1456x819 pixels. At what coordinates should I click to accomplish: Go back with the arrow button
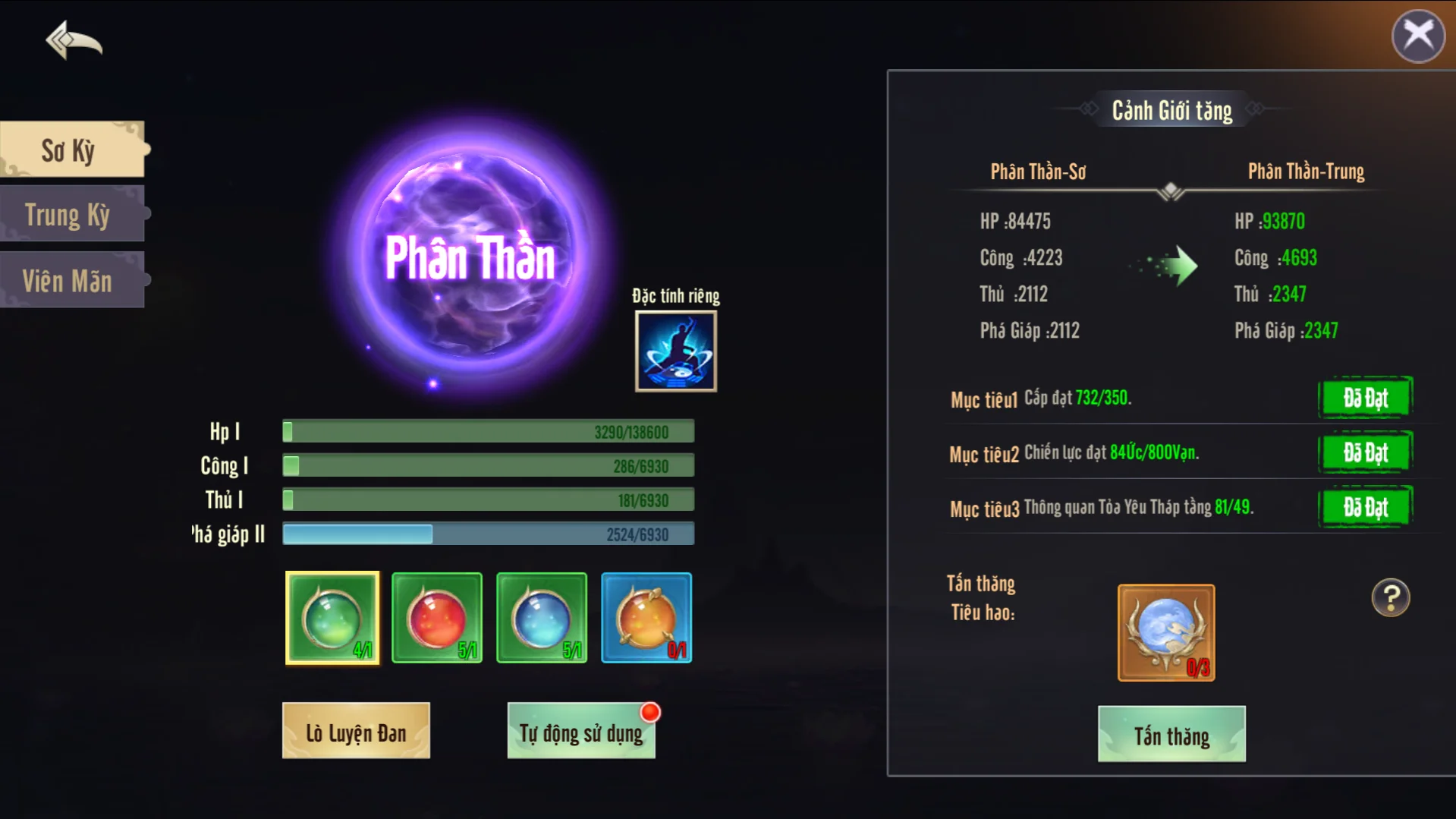(74, 39)
